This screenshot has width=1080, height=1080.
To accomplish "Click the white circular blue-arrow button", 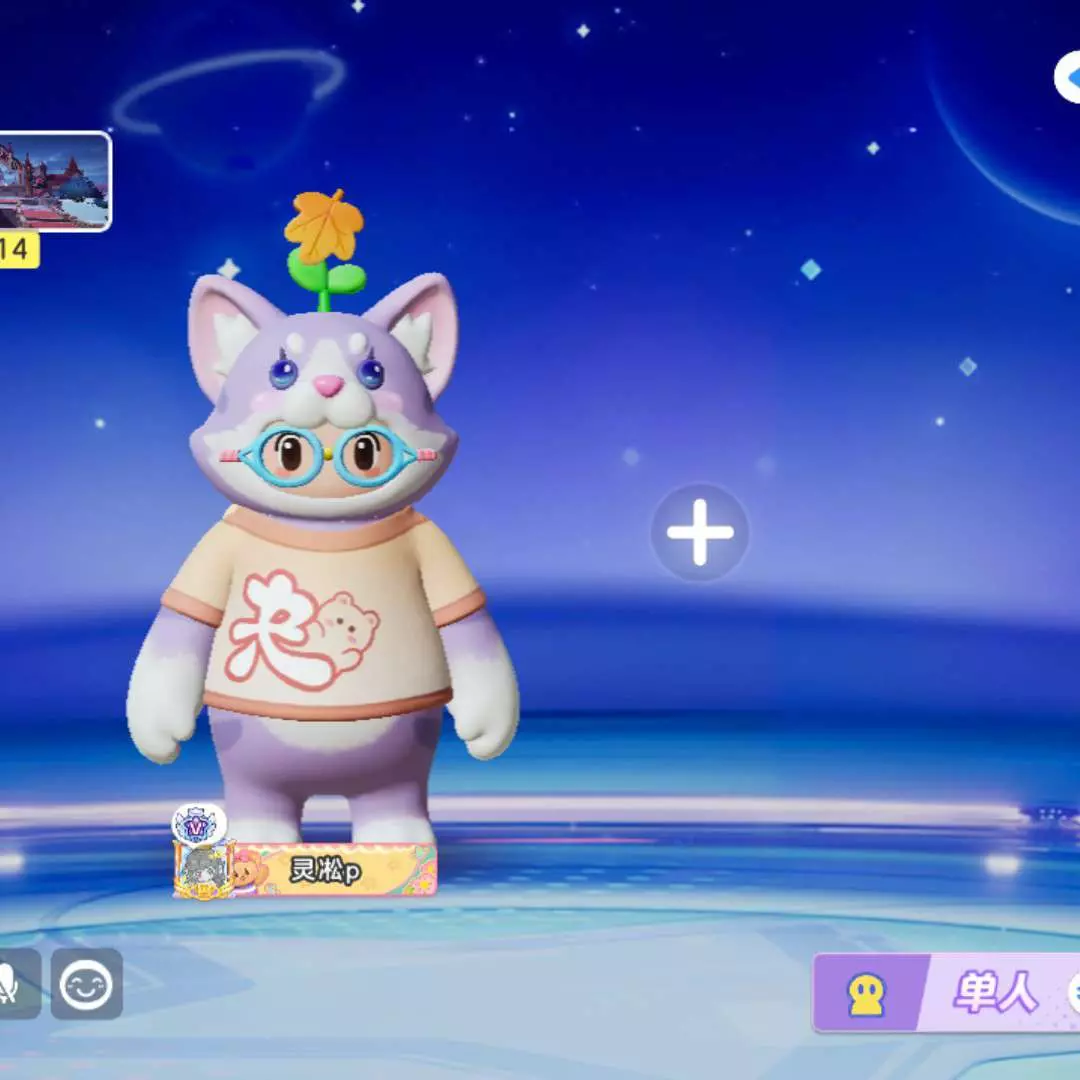I will [x=1068, y=78].
